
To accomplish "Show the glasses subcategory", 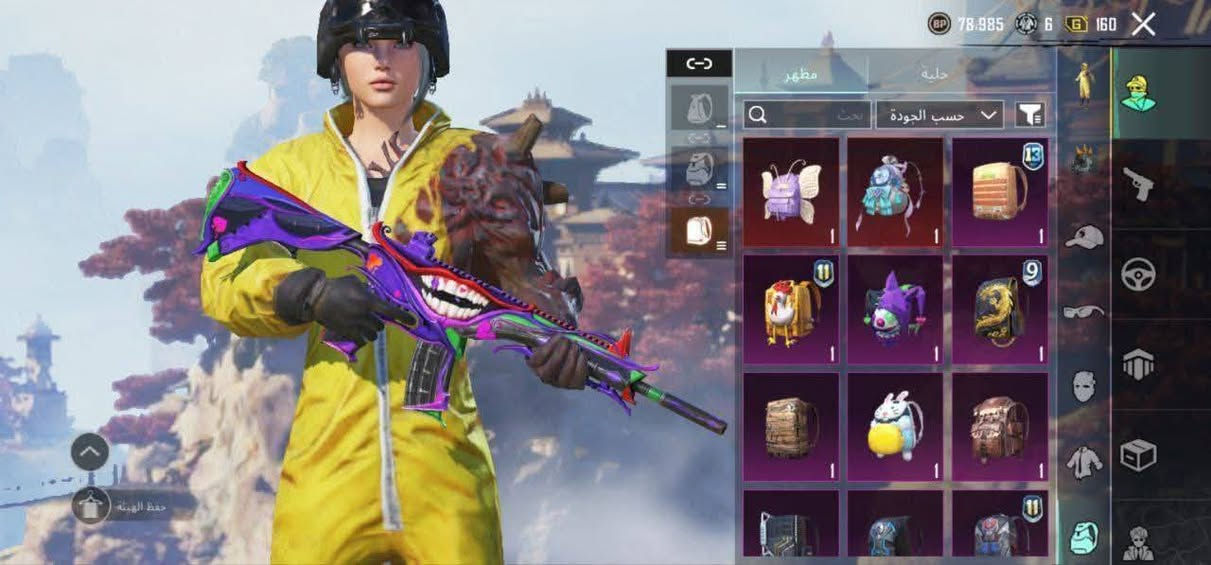I will tap(1083, 311).
